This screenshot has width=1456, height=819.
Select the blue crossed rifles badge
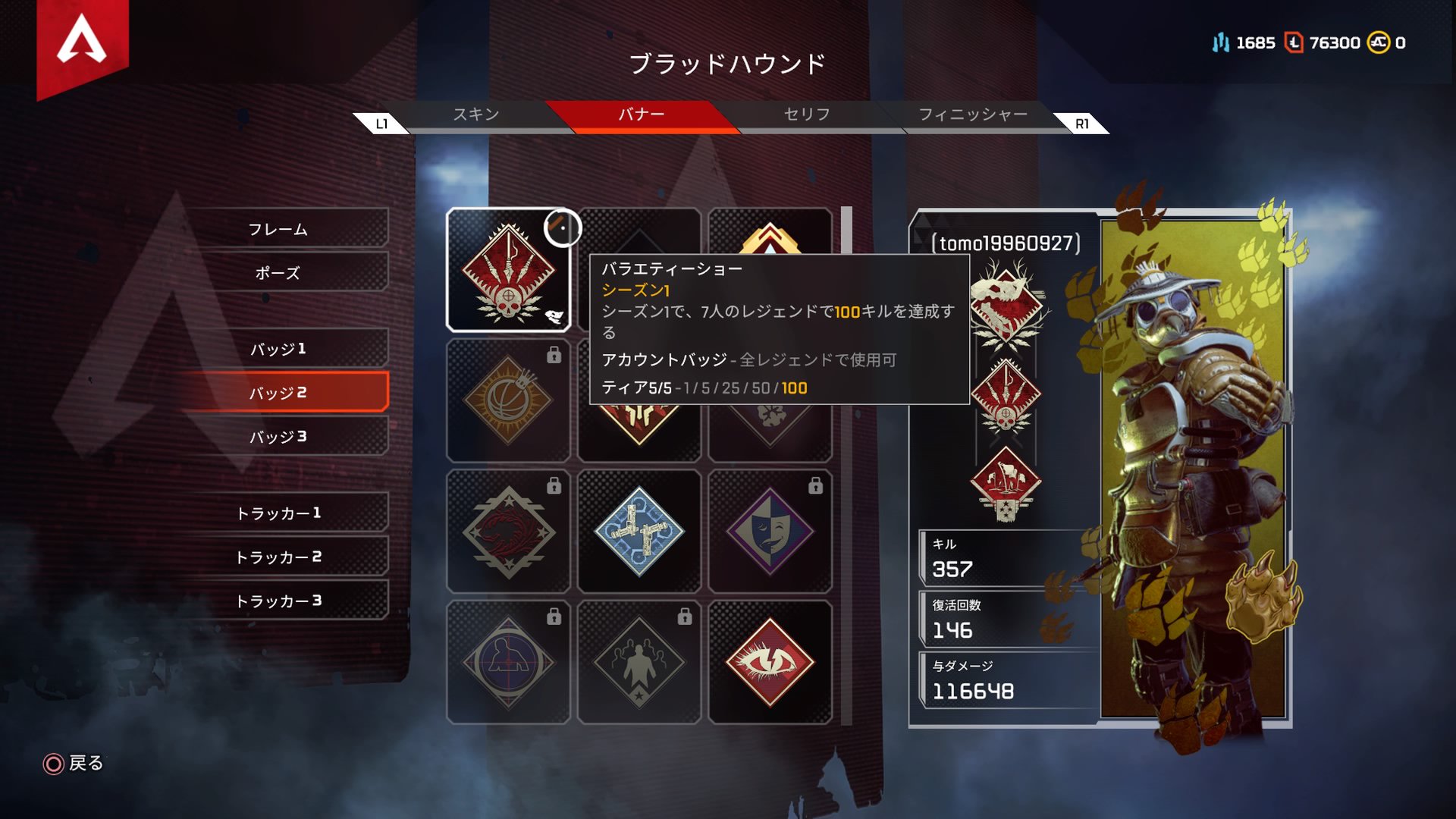click(640, 531)
